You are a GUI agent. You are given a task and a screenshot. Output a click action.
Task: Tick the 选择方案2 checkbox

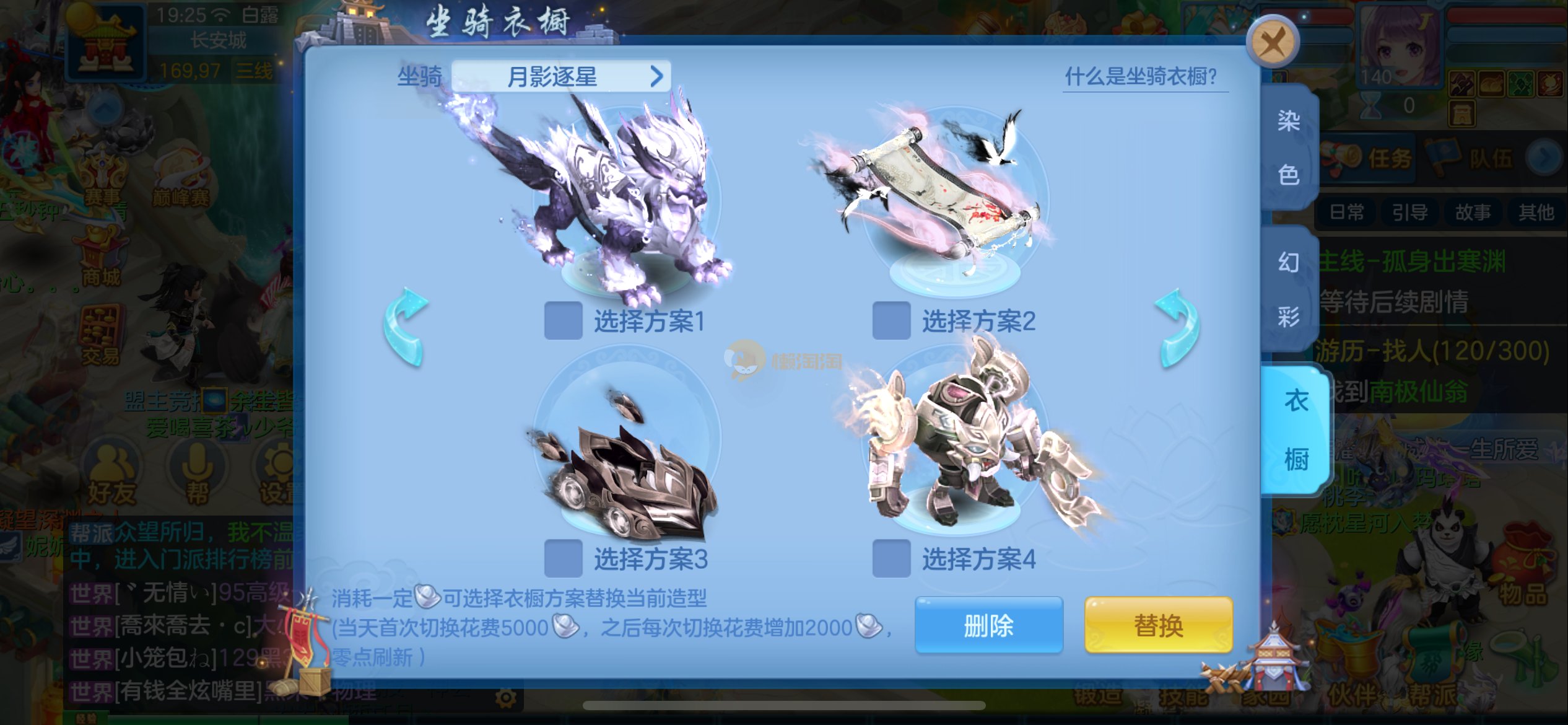pyautogui.click(x=891, y=320)
